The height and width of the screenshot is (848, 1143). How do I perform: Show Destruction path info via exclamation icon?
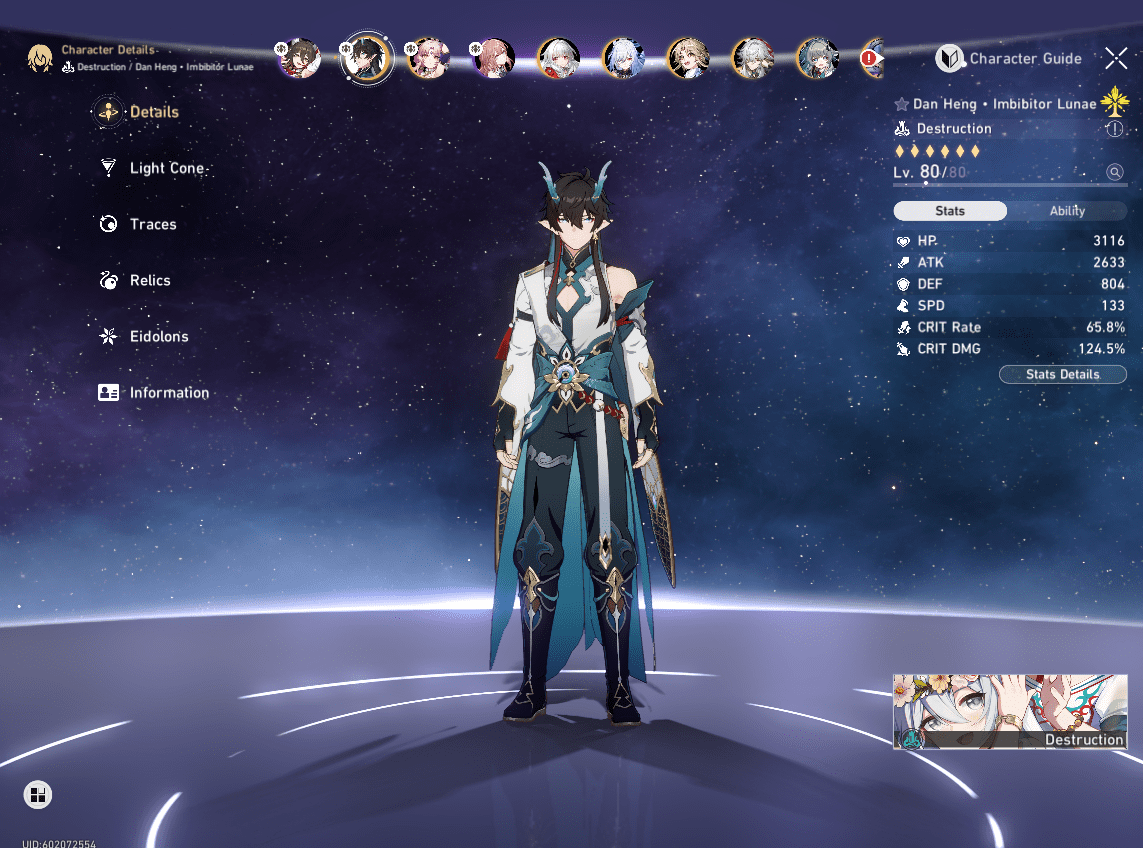pyautogui.click(x=1115, y=129)
